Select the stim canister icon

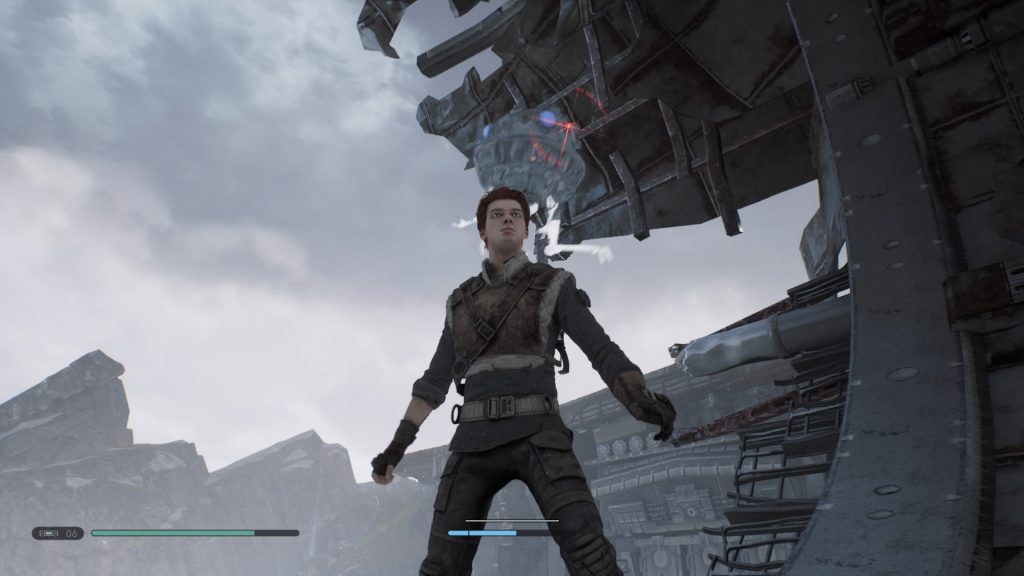(x=49, y=533)
